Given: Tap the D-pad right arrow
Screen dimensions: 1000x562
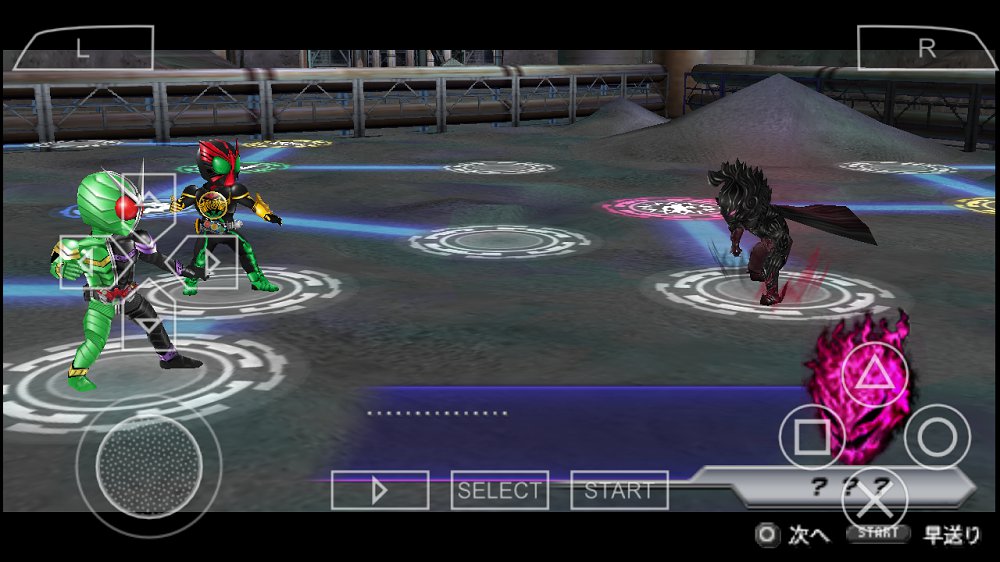Looking at the screenshot, I should (208, 262).
